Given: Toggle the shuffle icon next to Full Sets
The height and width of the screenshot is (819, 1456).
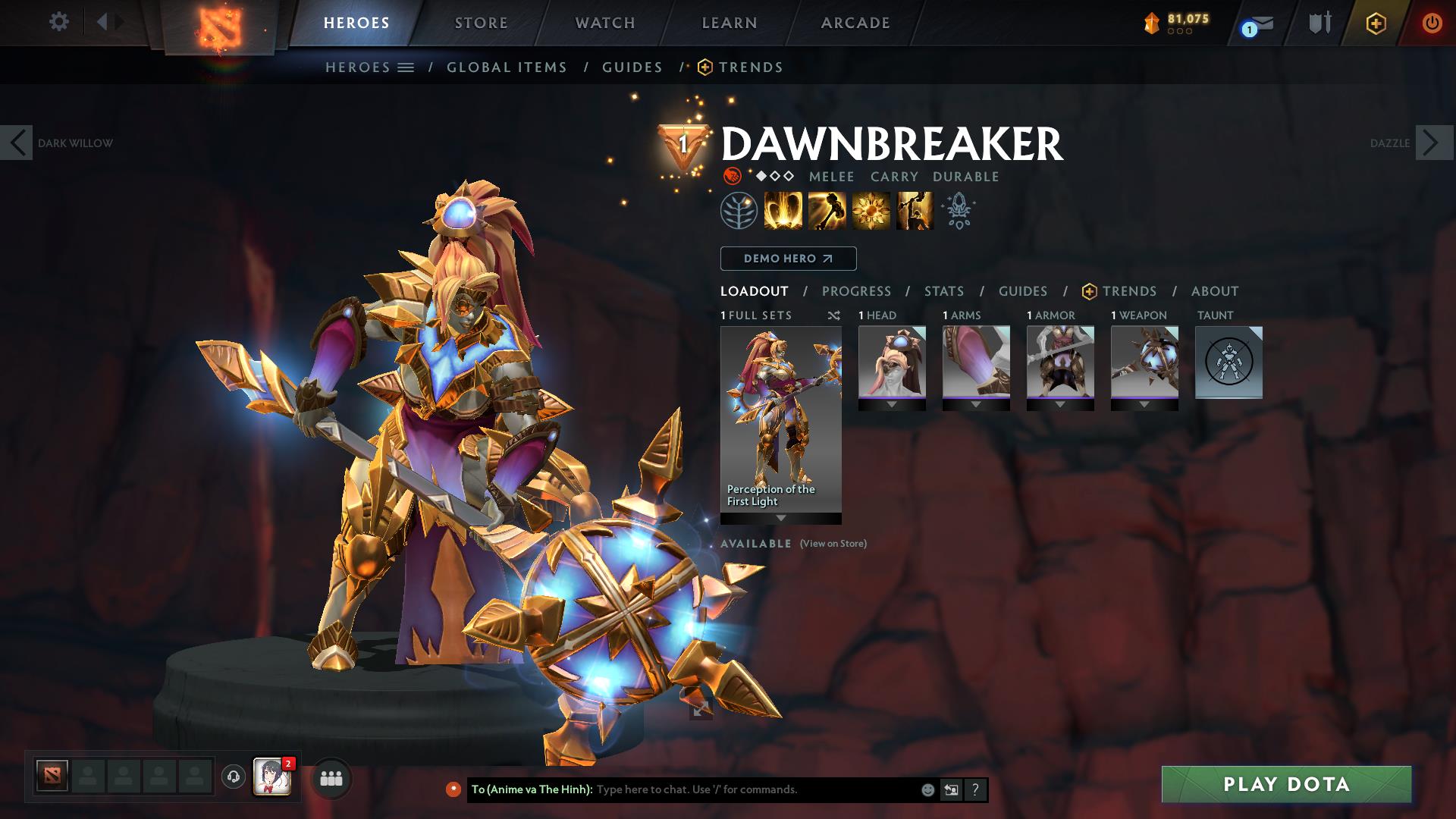Looking at the screenshot, I should pos(833,315).
